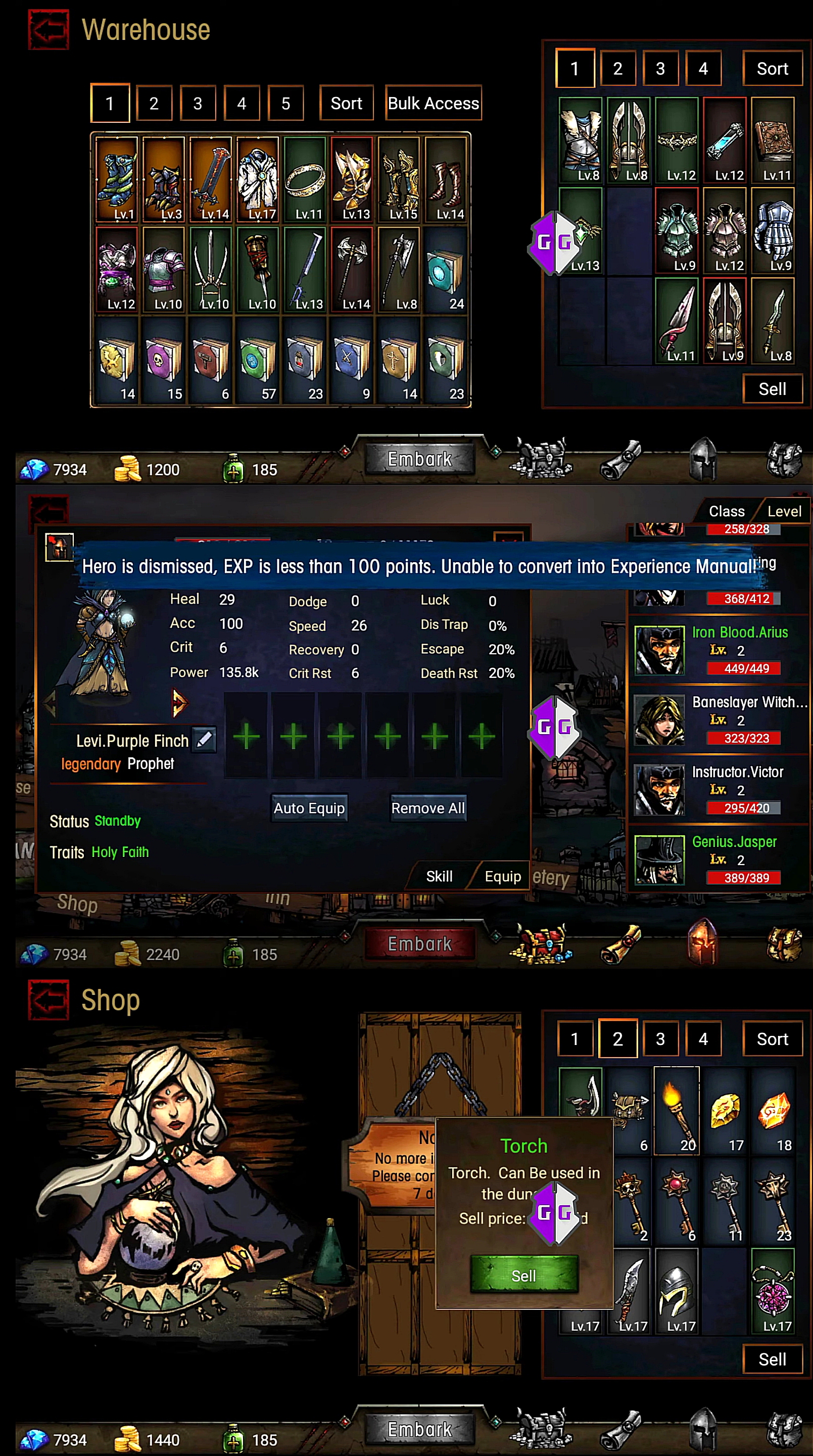The height and width of the screenshot is (1456, 813).
Task: Pick the green book stack of 57
Action: click(x=258, y=359)
